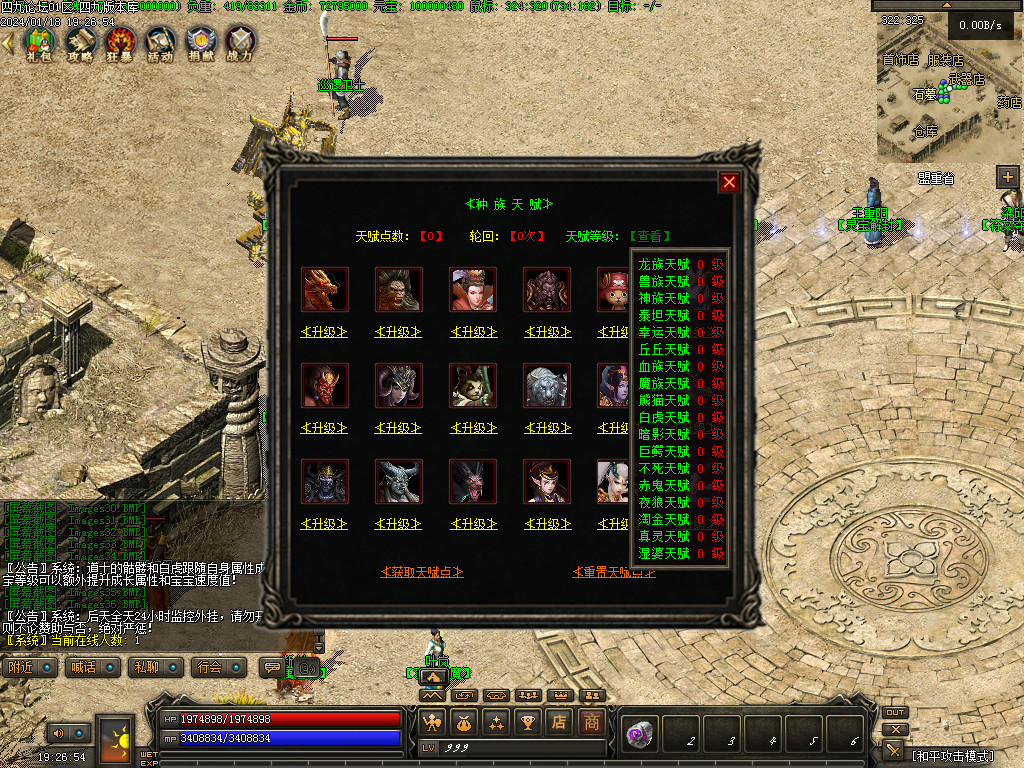Open the 捐献 donation icon
The image size is (1024, 768).
pos(200,43)
